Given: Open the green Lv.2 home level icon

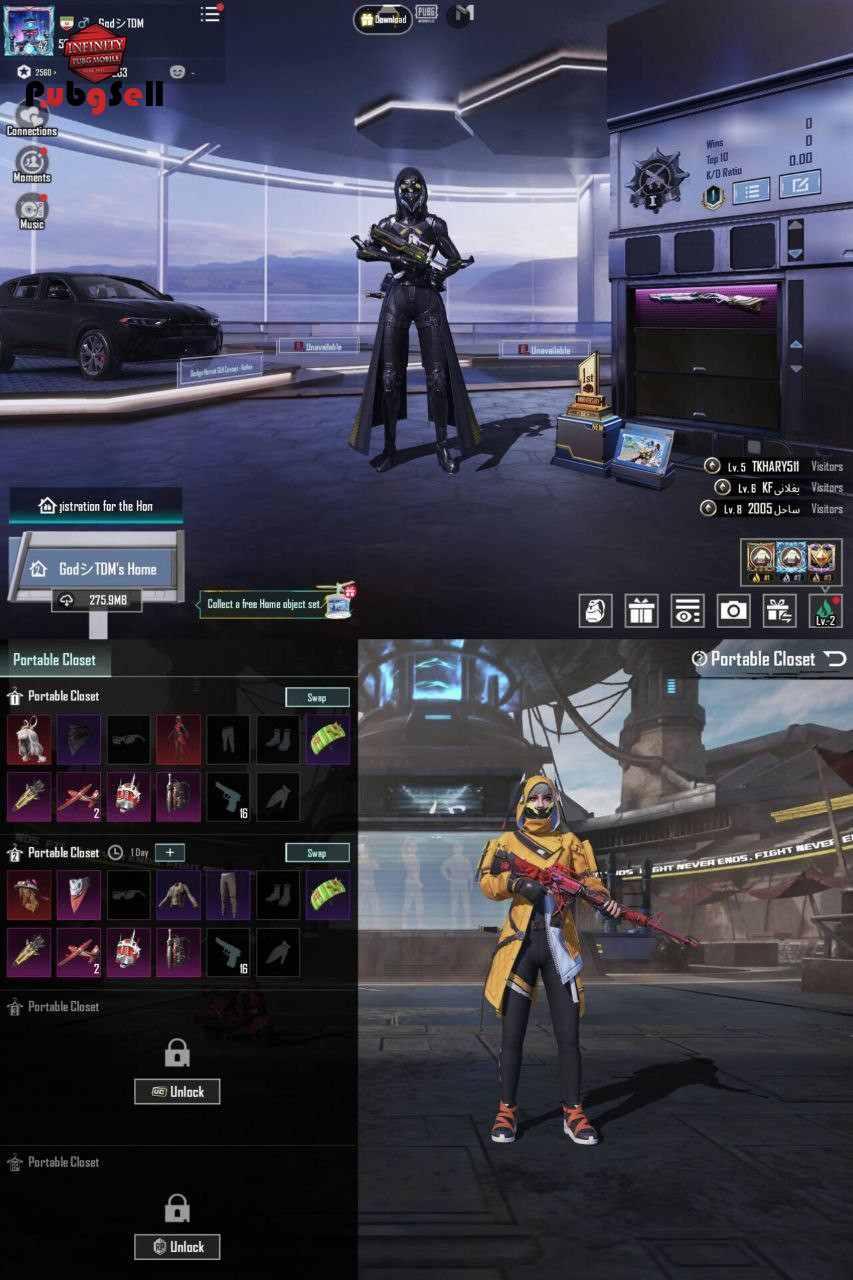Looking at the screenshot, I should 825,610.
